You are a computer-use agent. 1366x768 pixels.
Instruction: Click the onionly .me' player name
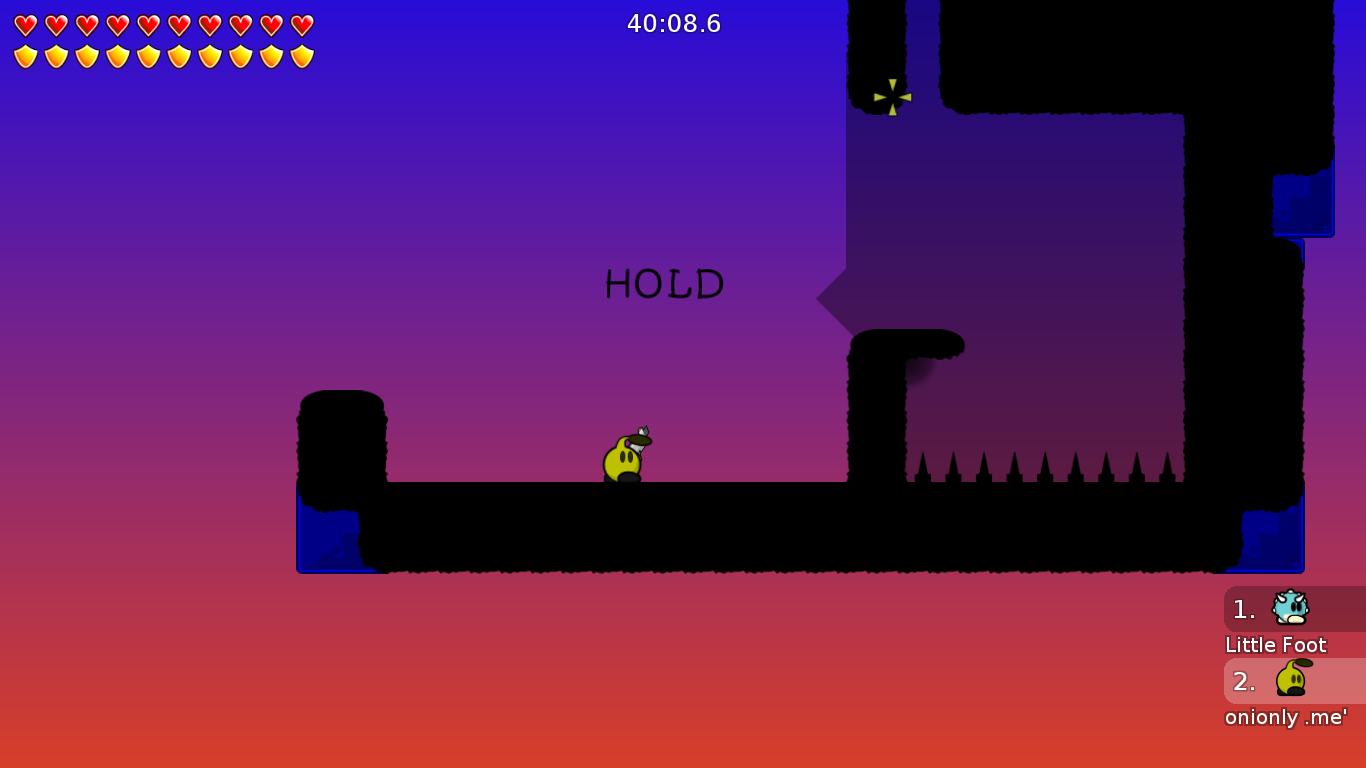pyautogui.click(x=1286, y=717)
